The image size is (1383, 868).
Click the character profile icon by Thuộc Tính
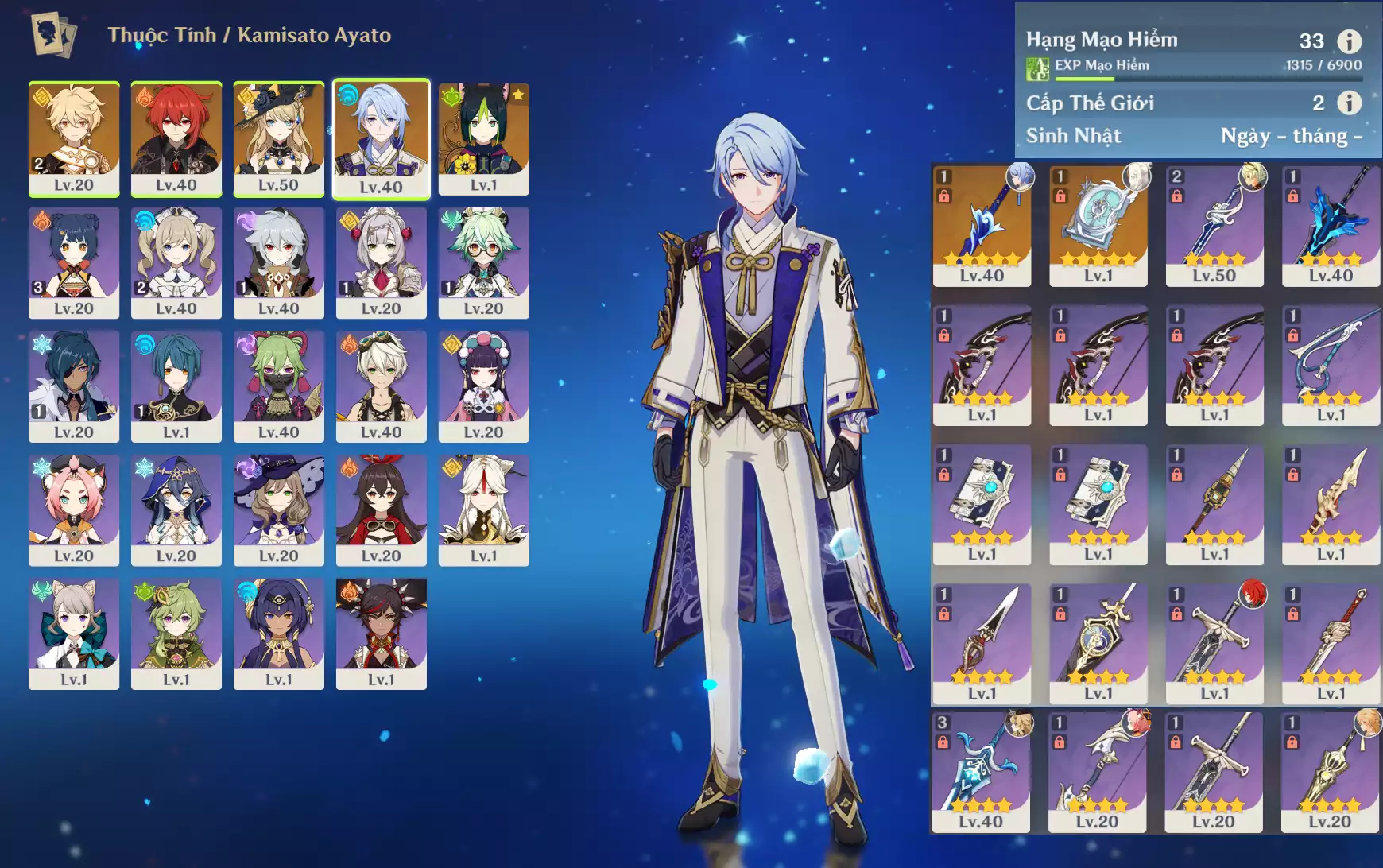[x=53, y=35]
